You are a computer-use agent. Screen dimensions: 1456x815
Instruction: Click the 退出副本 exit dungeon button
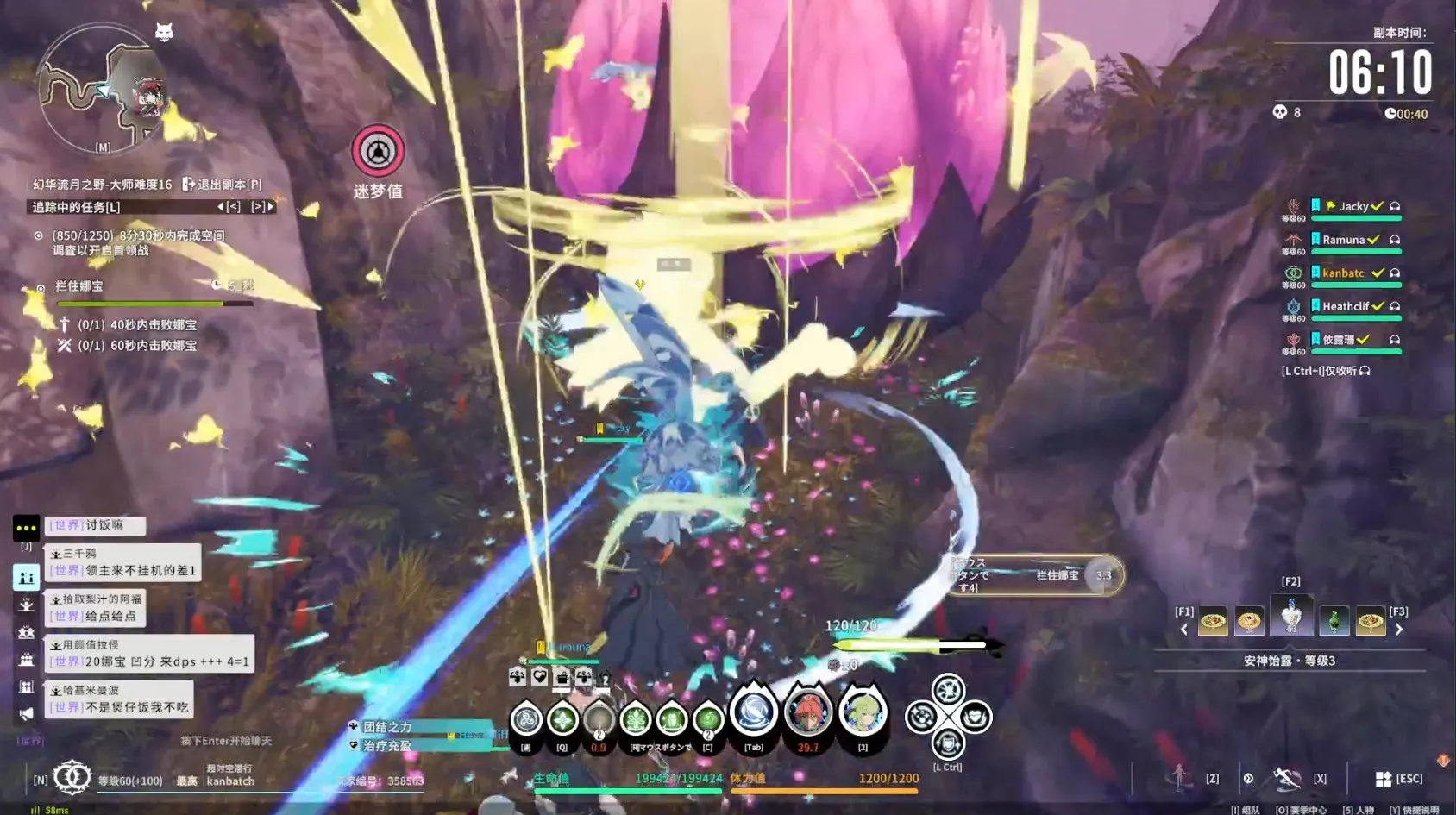point(222,184)
